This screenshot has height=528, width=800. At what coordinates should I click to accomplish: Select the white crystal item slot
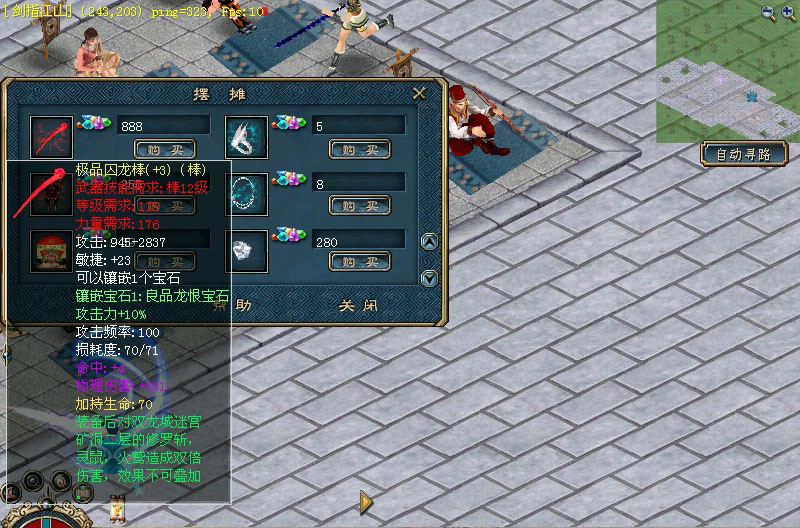tap(247, 250)
